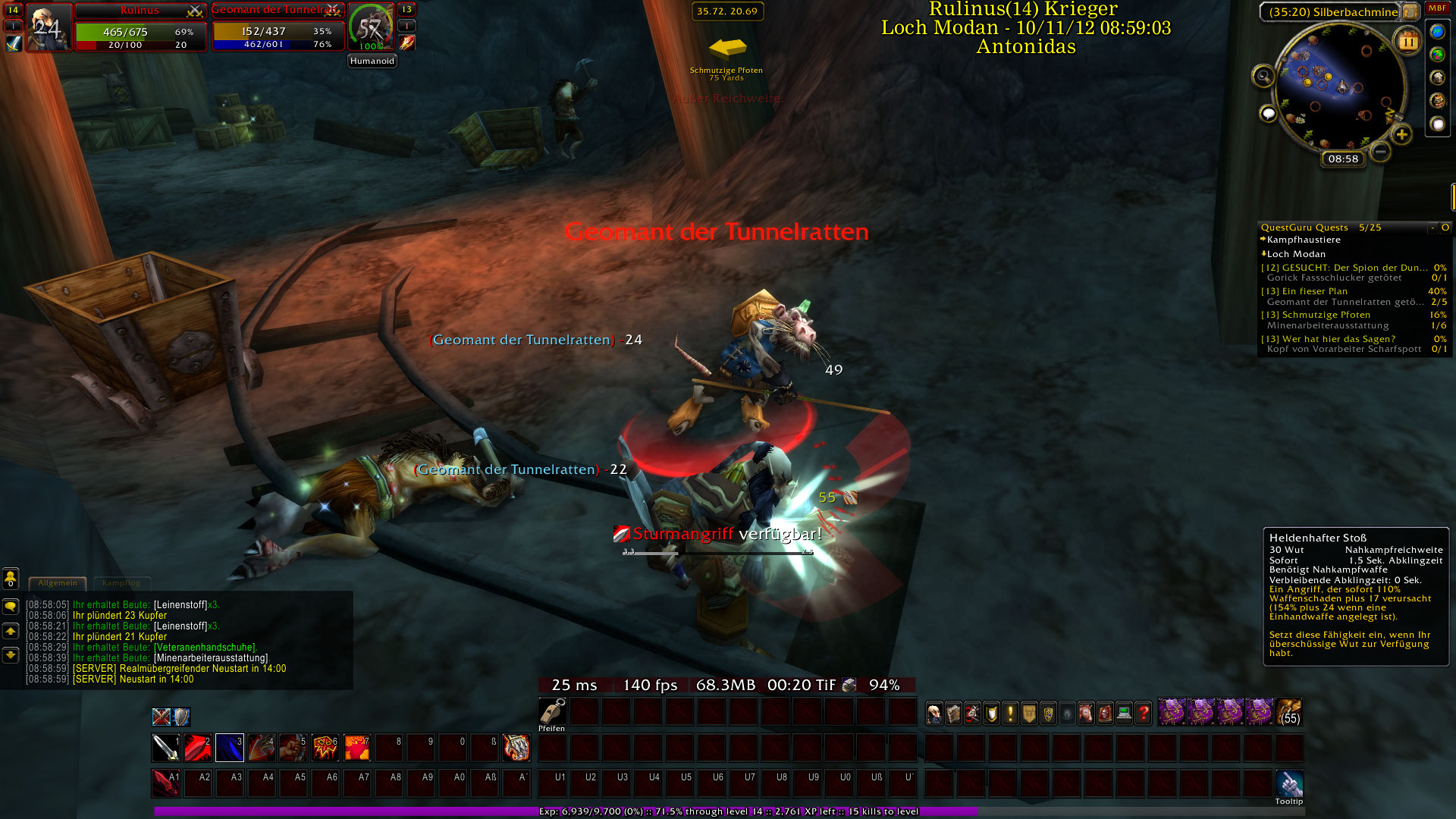1456x819 pixels.
Task: Use the Pfeifen whistle action button
Action: click(x=552, y=711)
